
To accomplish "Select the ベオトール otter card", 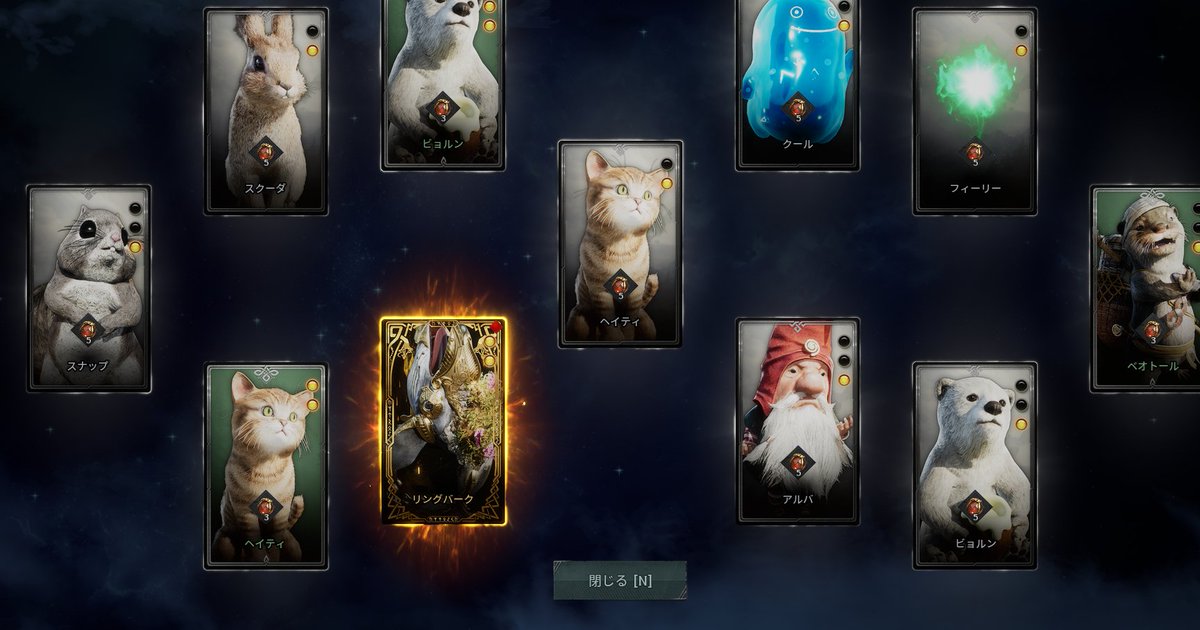I will click(1148, 288).
